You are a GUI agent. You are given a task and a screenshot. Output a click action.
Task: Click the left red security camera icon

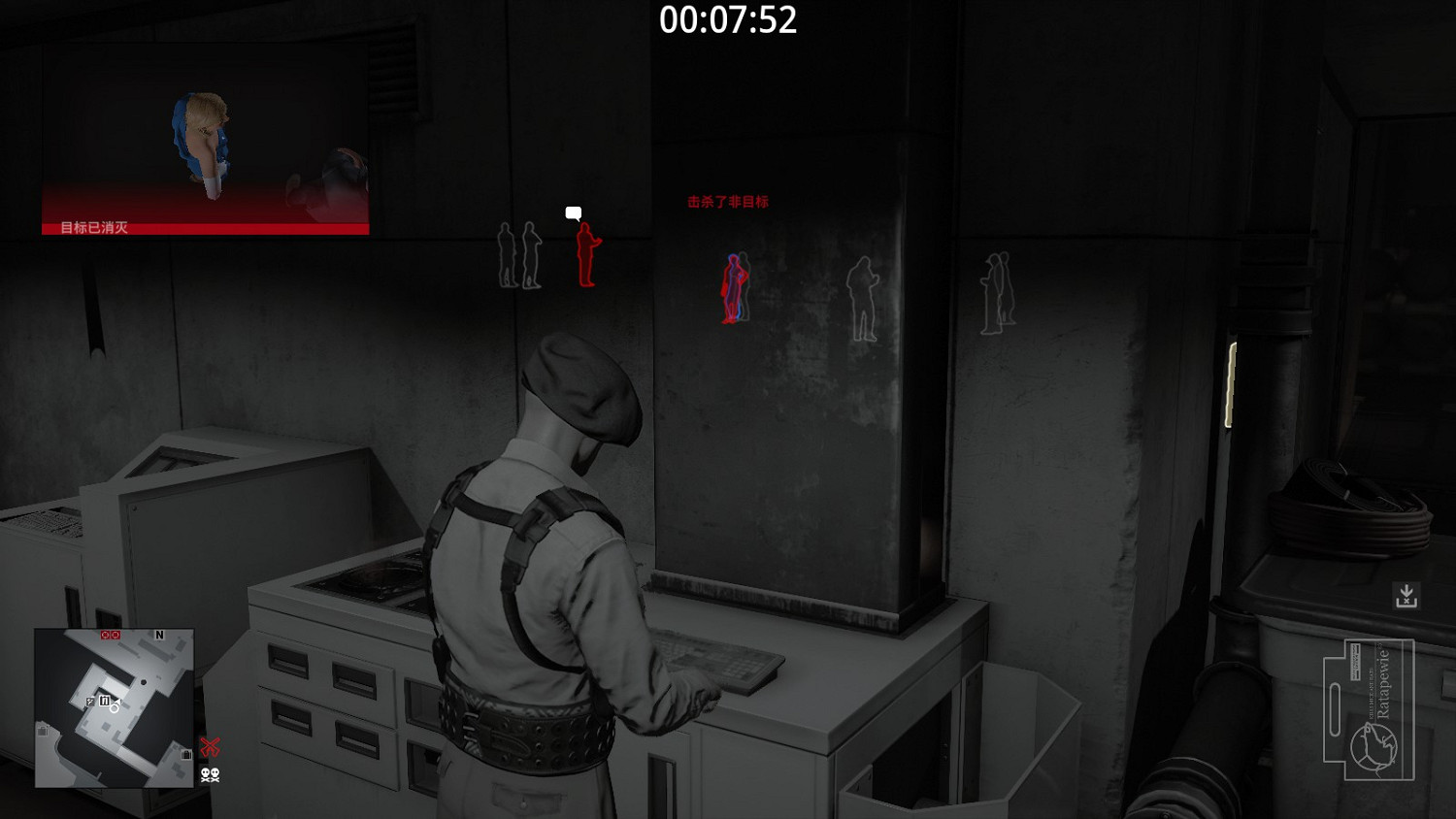pos(104,635)
